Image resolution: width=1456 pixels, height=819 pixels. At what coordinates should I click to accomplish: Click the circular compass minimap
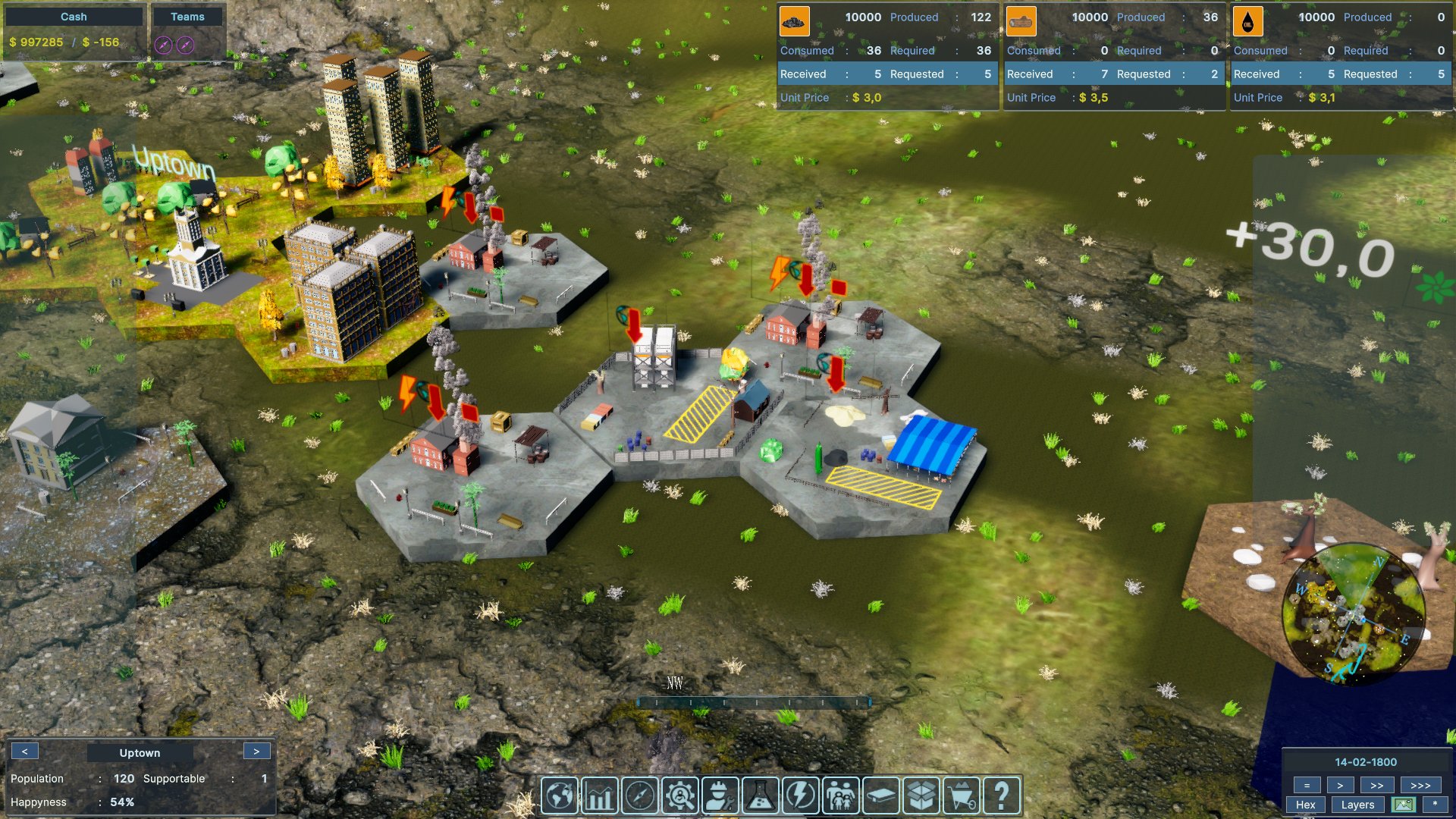(x=1353, y=613)
